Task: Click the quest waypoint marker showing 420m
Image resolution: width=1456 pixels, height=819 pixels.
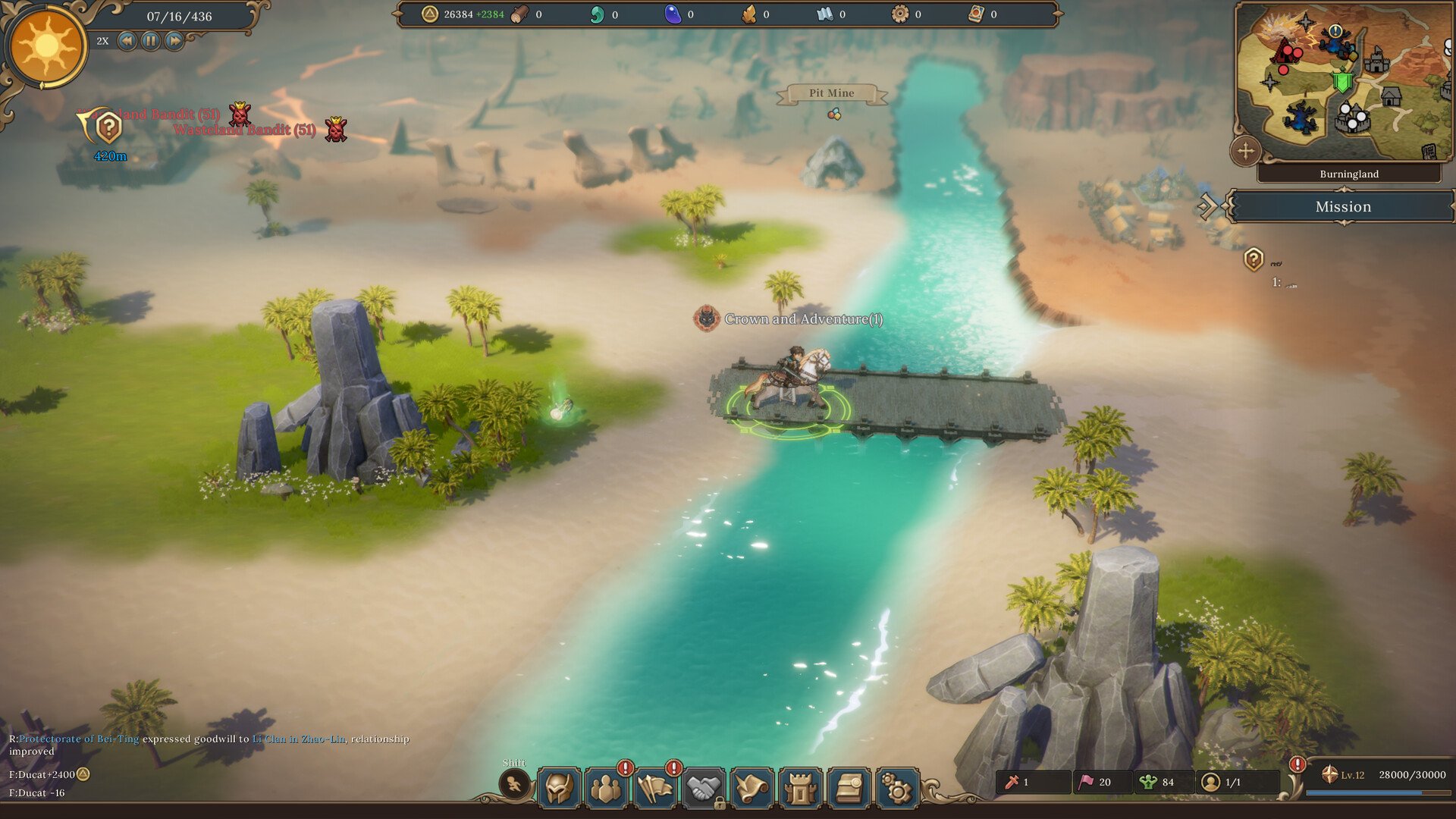Action: pos(108,129)
